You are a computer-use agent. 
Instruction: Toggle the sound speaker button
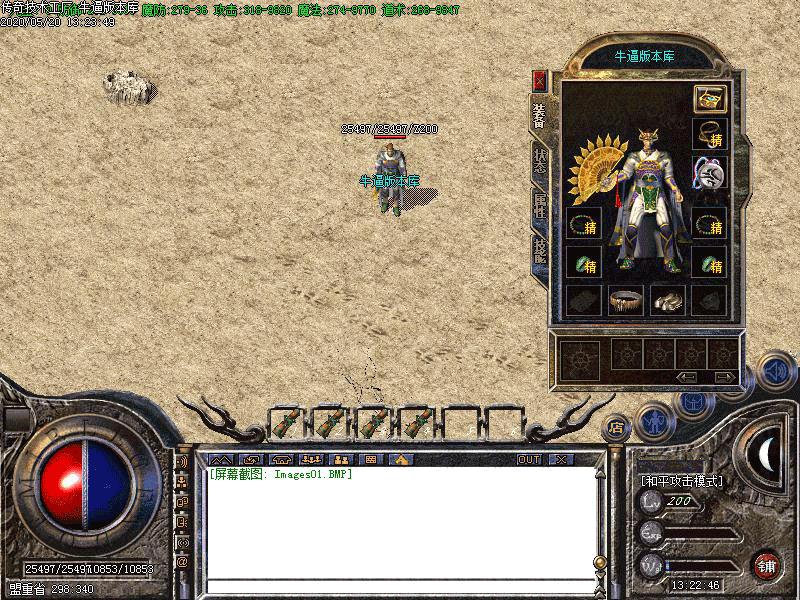click(x=774, y=371)
